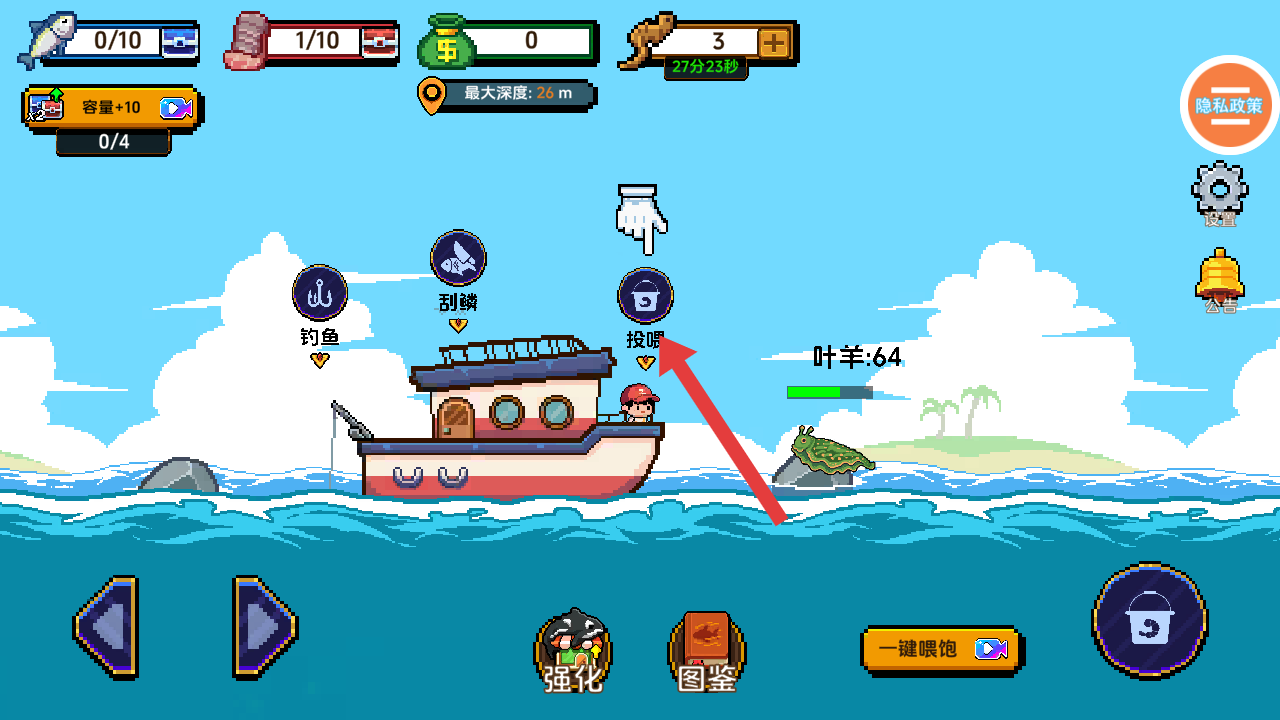Open the 强化 upgrade menu
Image resolution: width=1280 pixels, height=720 pixels.
click(573, 650)
